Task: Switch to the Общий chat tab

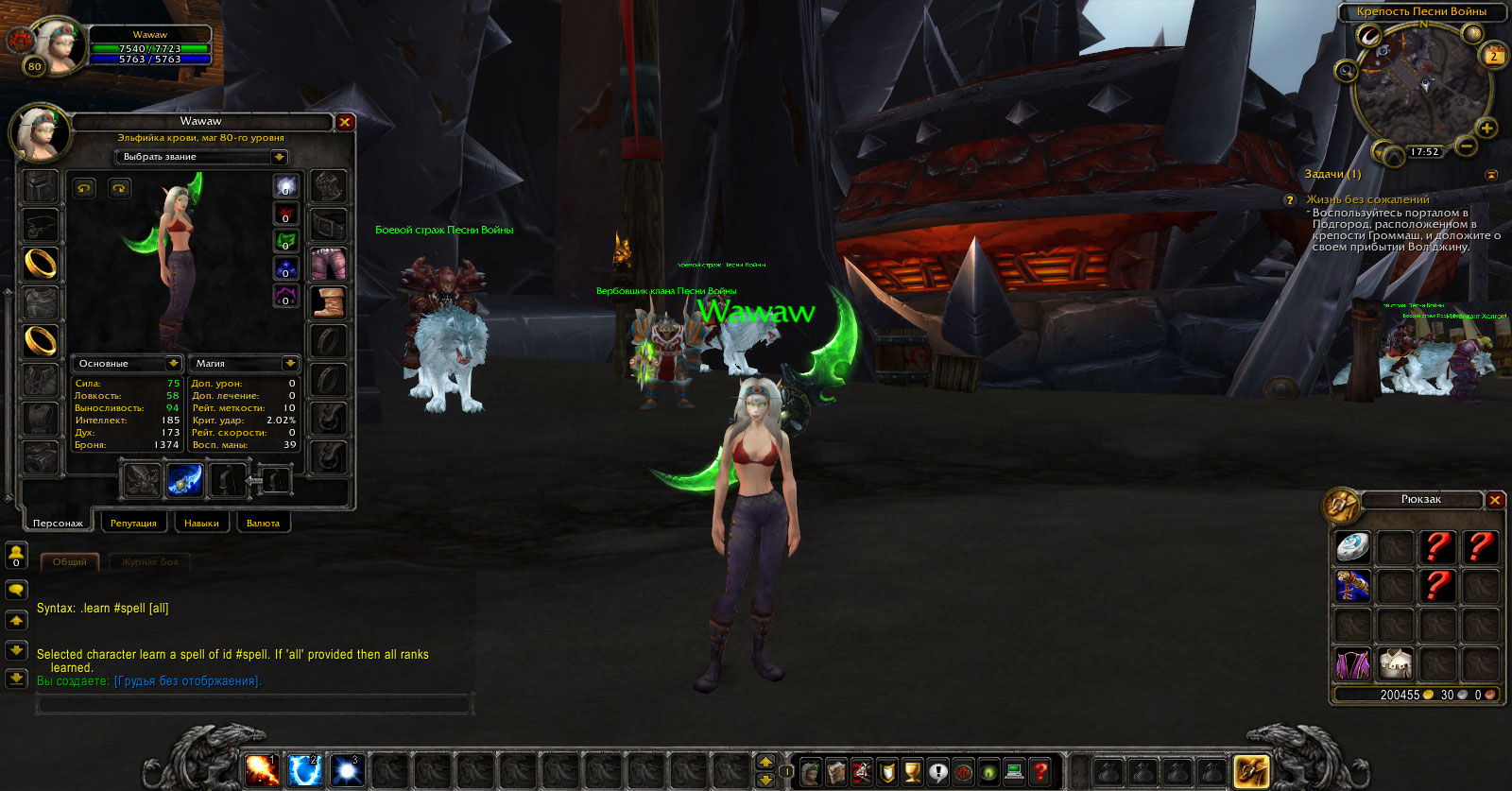Action: 70,562
